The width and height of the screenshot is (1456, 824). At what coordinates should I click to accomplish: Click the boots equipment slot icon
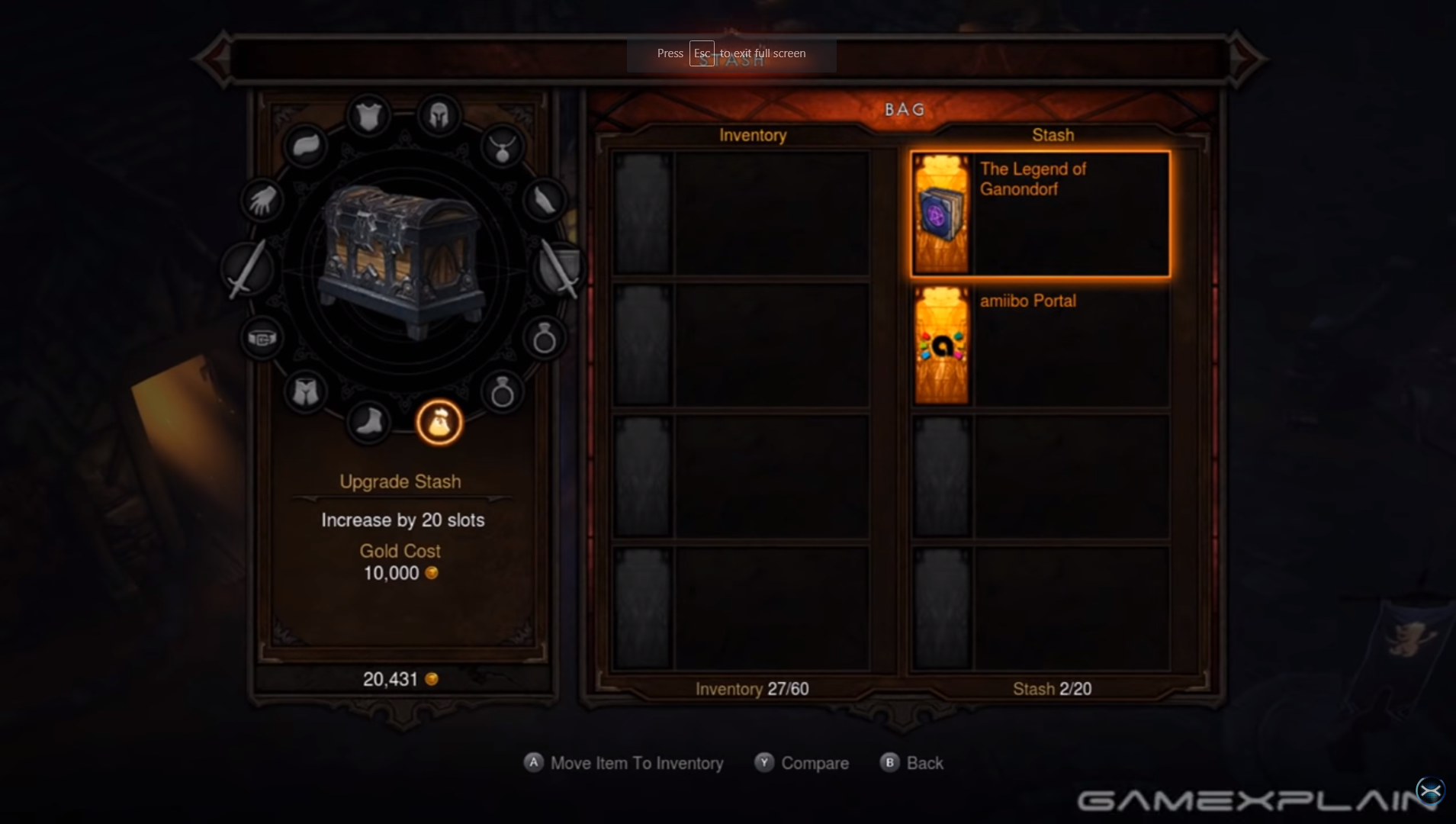click(368, 424)
